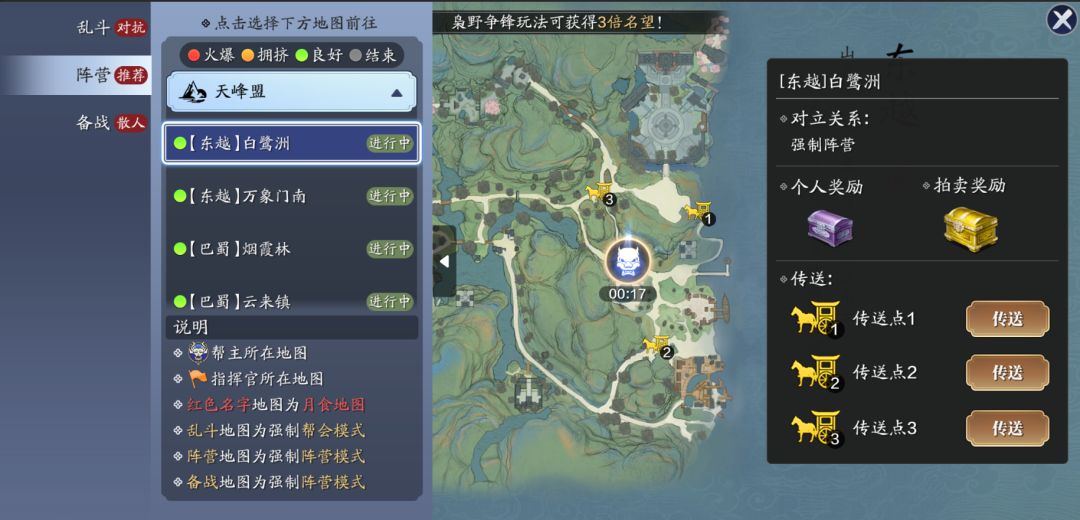Click teleport marker 3 on the map
1080x520 pixels.
(x=600, y=192)
